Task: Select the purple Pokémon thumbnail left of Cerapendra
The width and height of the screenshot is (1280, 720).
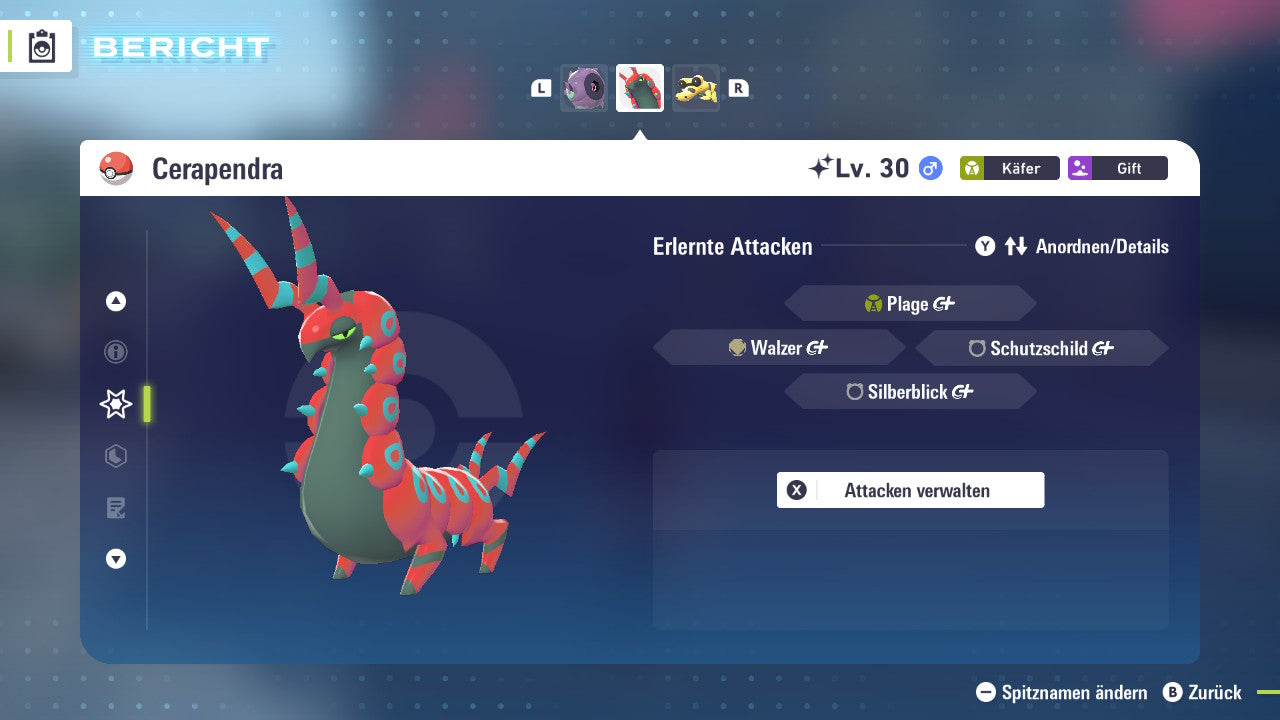Action: (584, 87)
